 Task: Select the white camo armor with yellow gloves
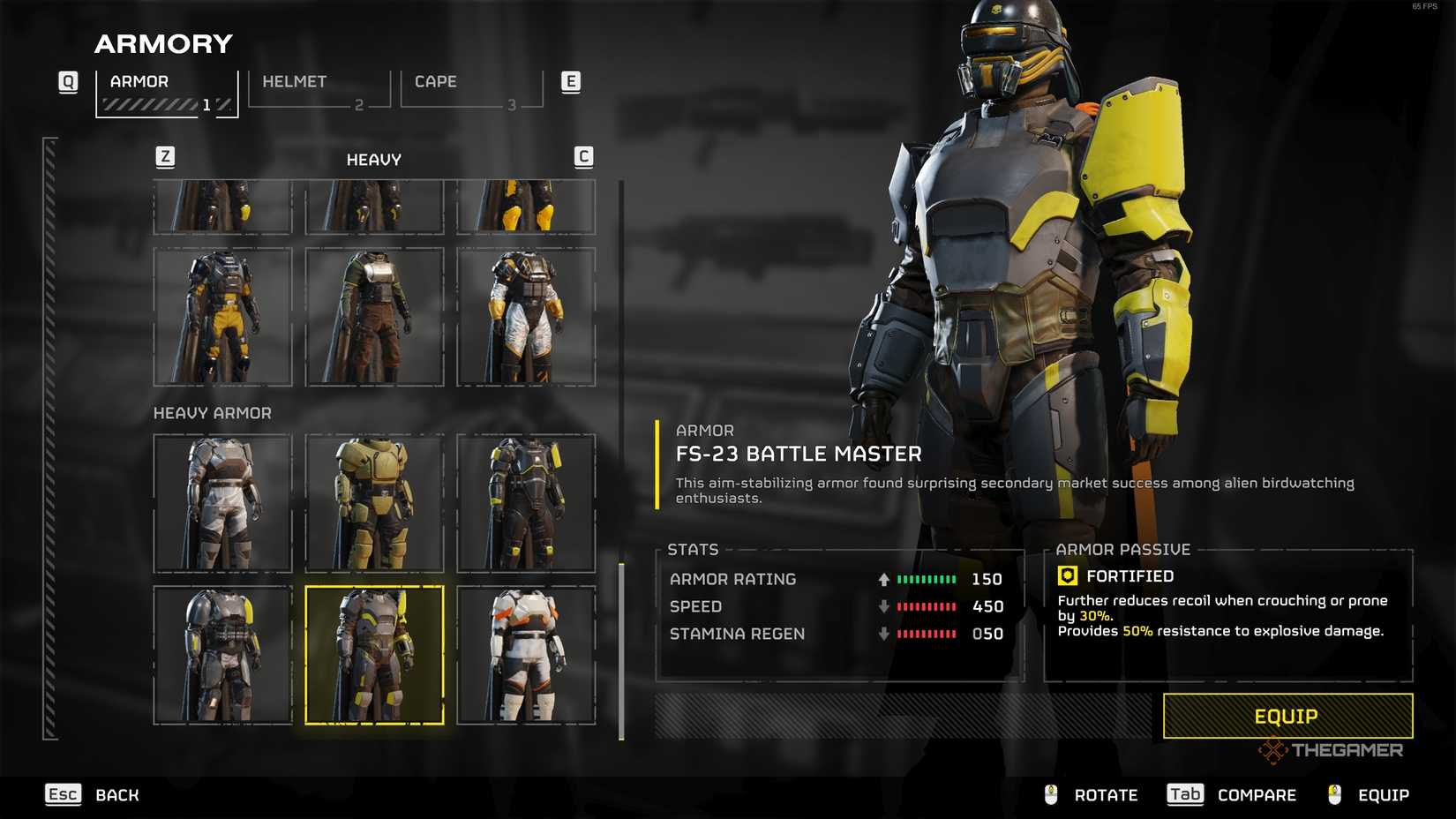(x=526, y=317)
